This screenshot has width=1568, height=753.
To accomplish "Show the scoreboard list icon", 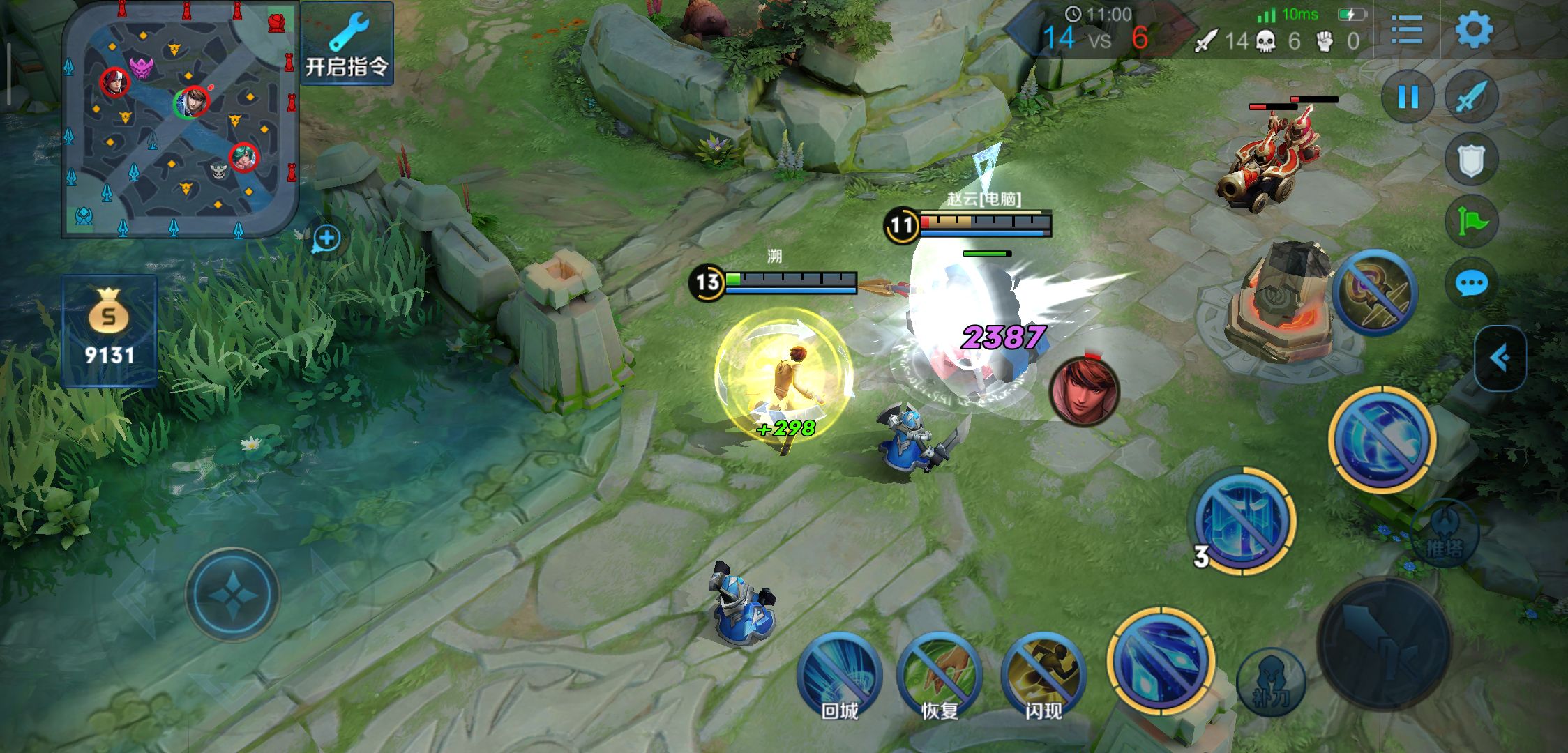I will click(1406, 29).
